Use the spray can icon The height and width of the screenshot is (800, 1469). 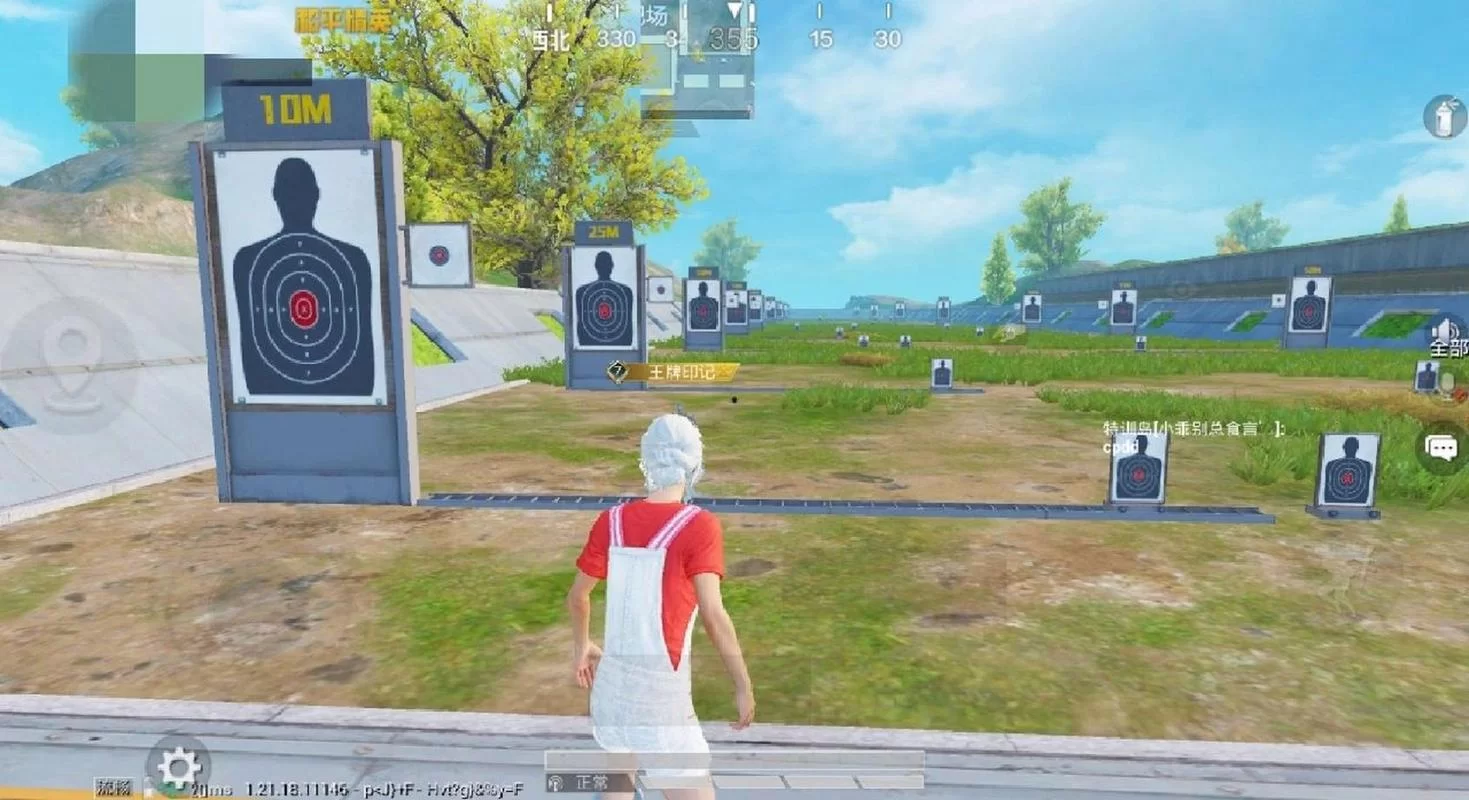pos(1445,117)
